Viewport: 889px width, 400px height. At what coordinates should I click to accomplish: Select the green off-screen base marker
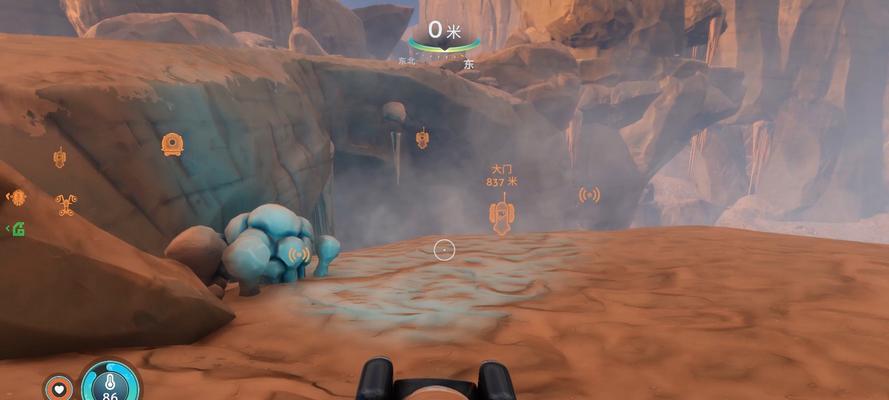15,229
